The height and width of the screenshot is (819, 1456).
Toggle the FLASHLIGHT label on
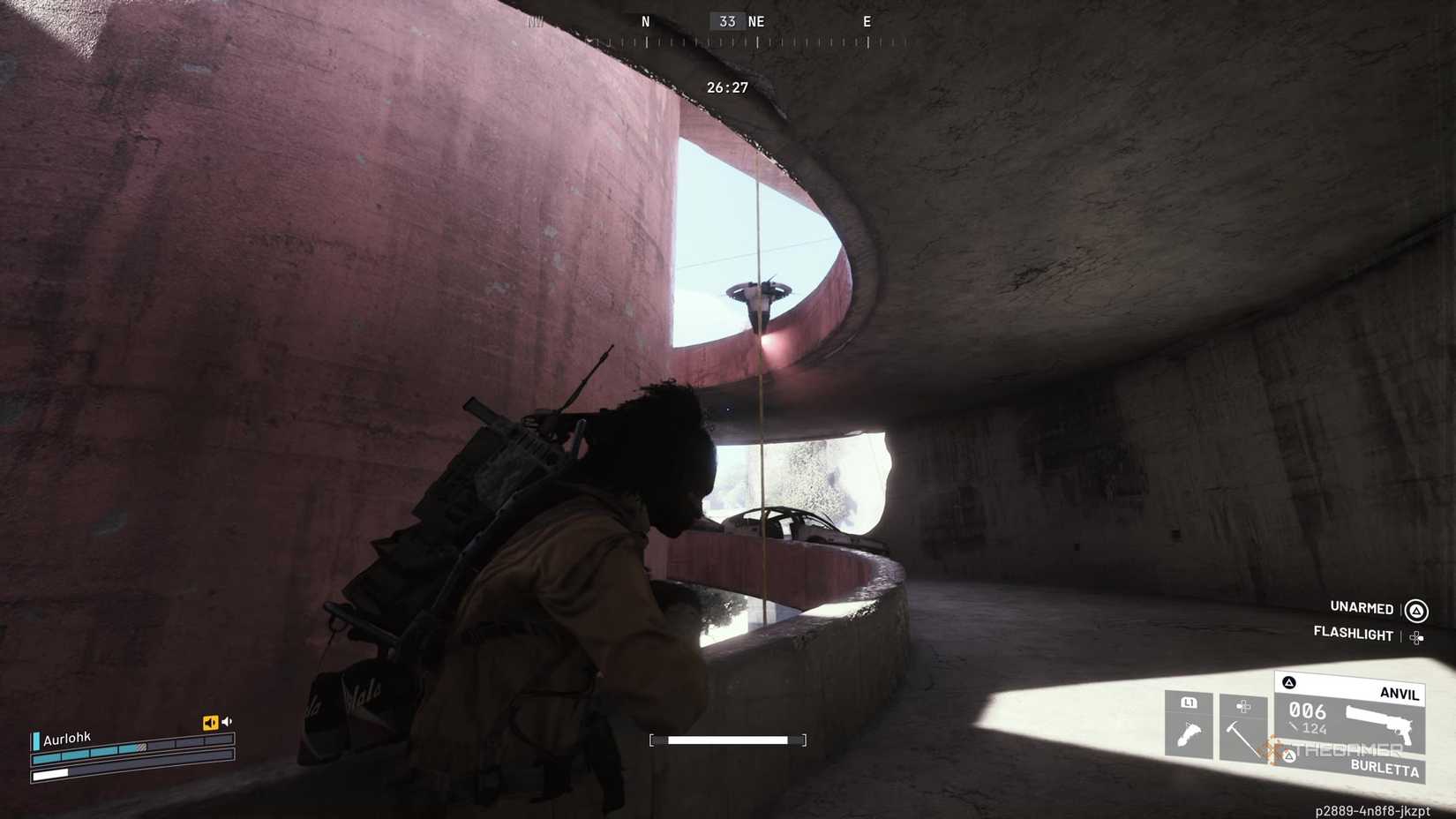tap(1354, 635)
